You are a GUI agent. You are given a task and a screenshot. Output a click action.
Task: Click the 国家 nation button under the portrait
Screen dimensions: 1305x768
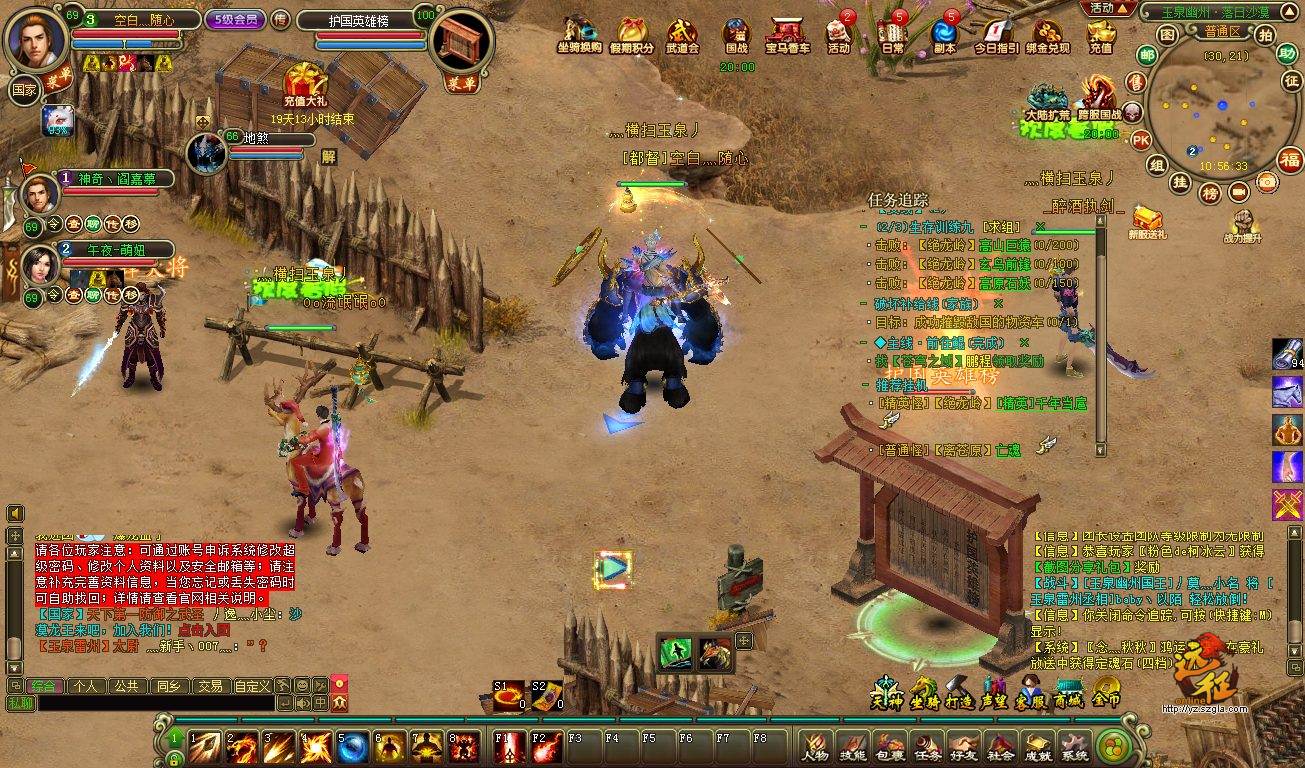point(23,88)
